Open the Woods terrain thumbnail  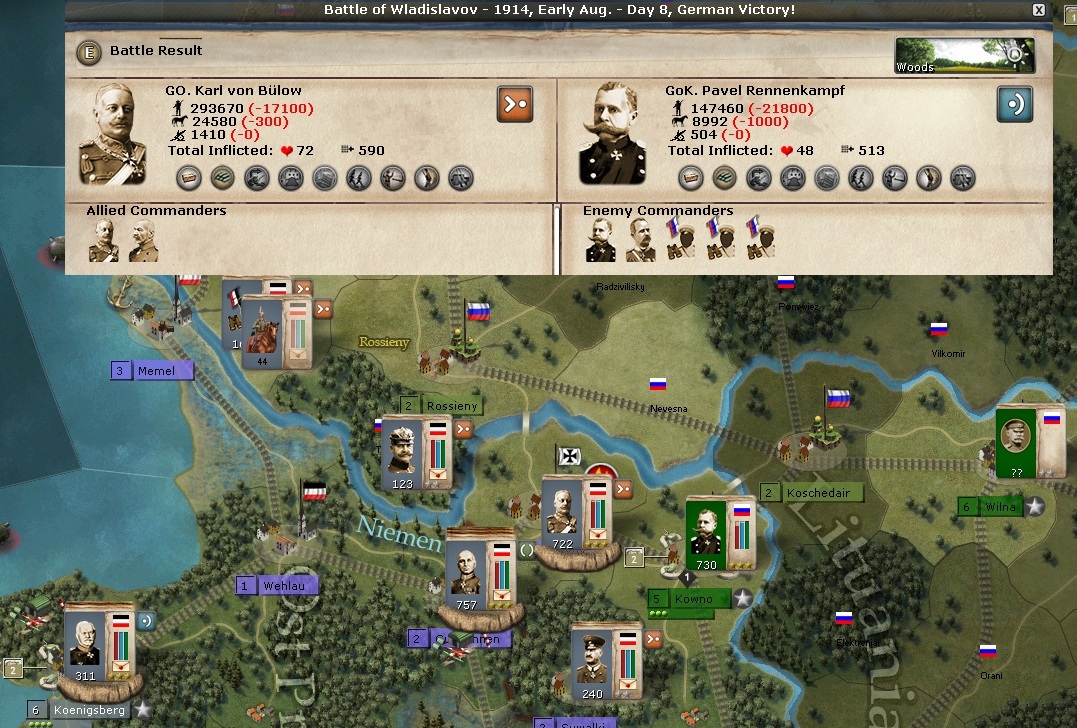(x=964, y=56)
